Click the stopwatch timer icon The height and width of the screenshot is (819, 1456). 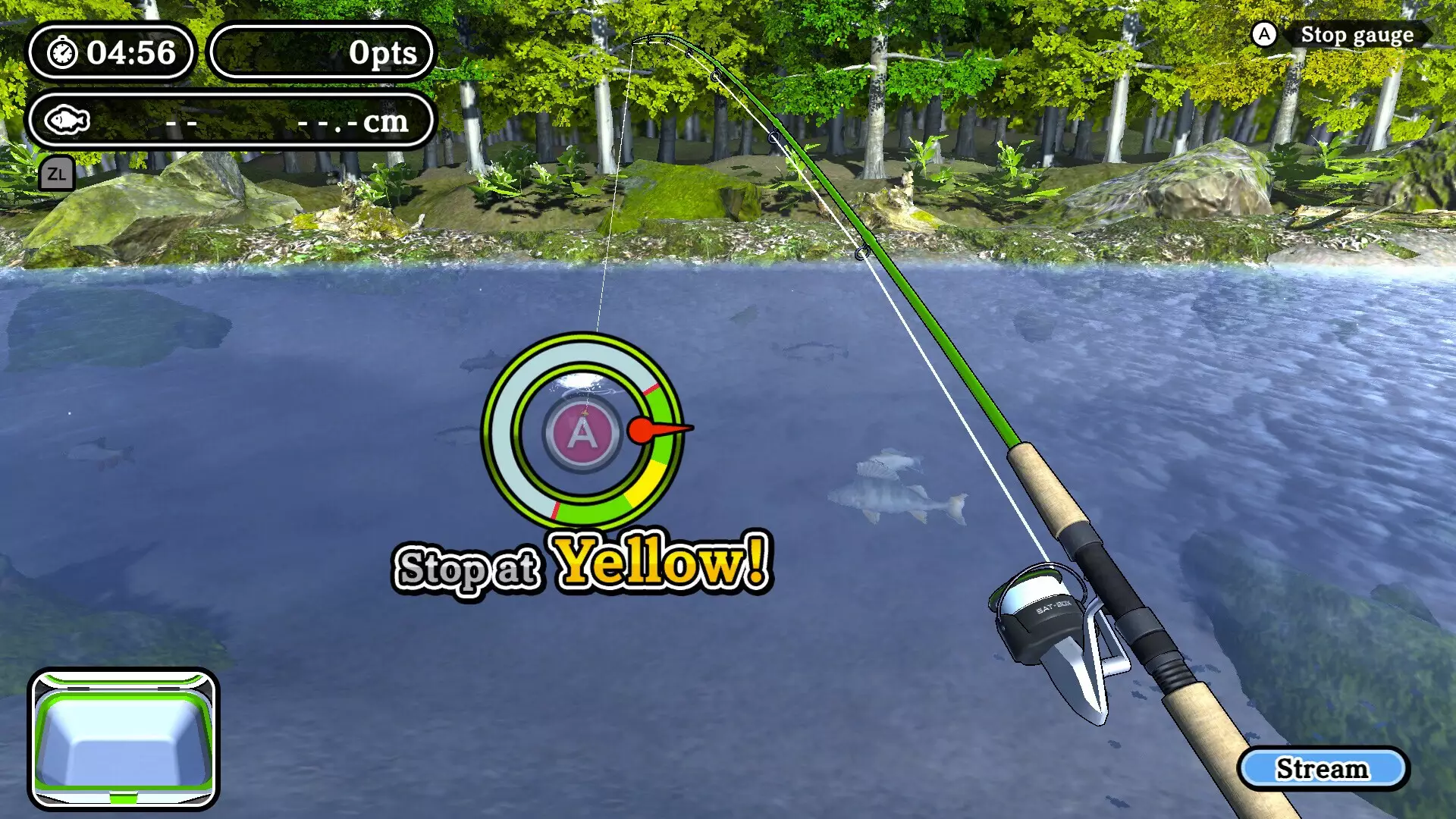63,53
